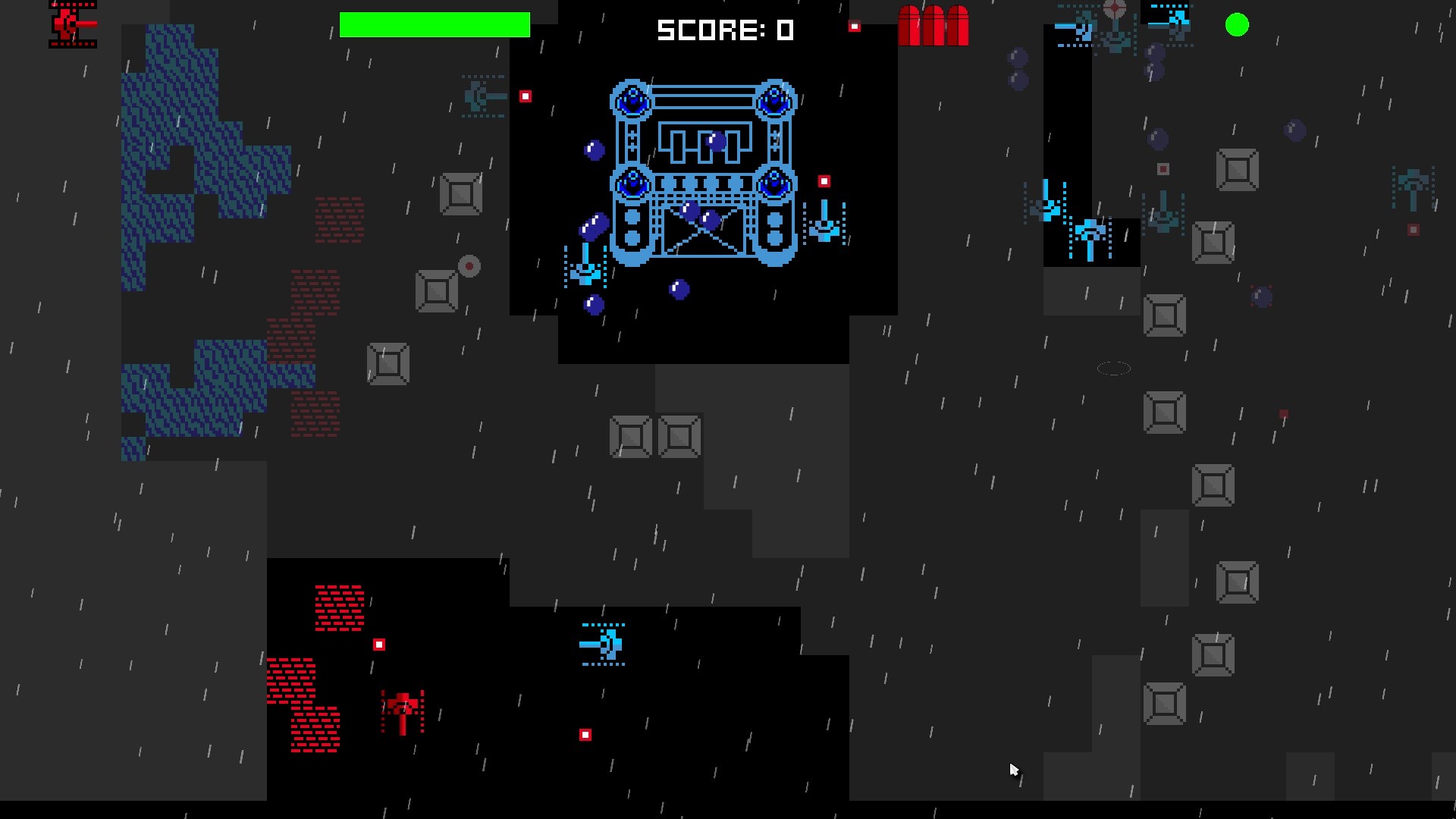The width and height of the screenshot is (1456, 819).
Task: Click the red square pickup near the red bricks
Action: pos(378,643)
